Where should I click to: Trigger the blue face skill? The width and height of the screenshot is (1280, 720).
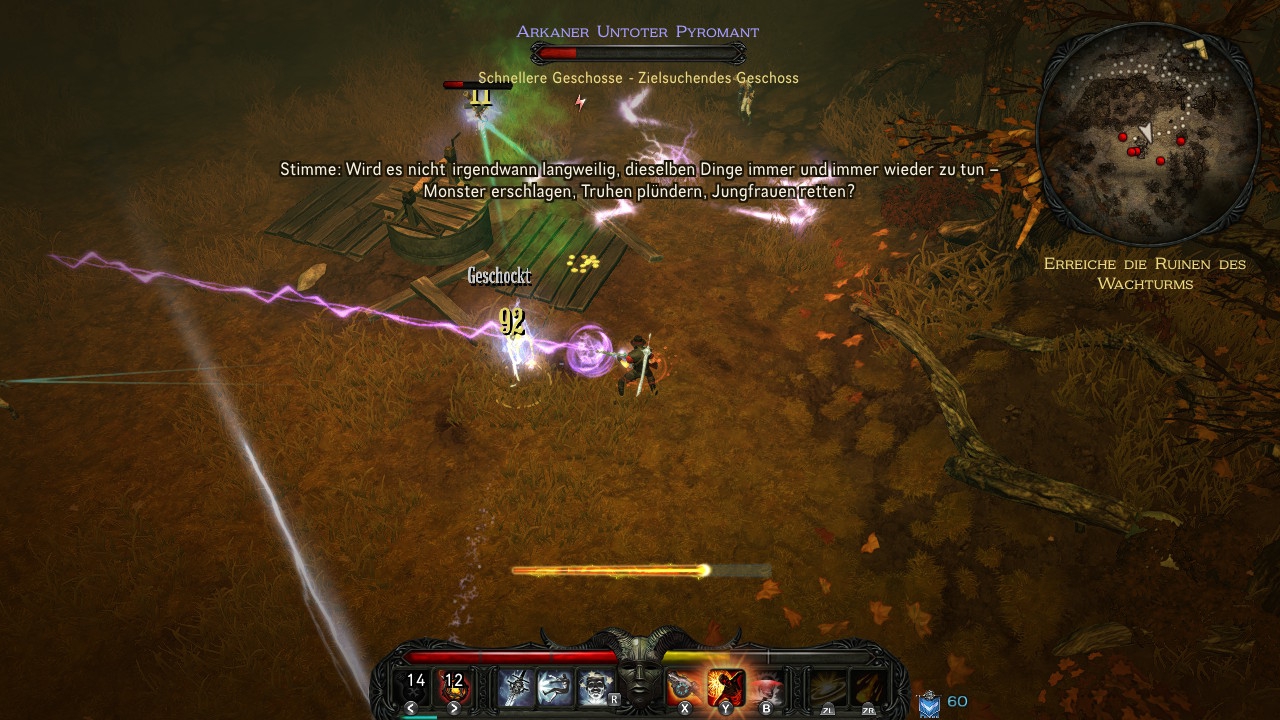(x=594, y=686)
